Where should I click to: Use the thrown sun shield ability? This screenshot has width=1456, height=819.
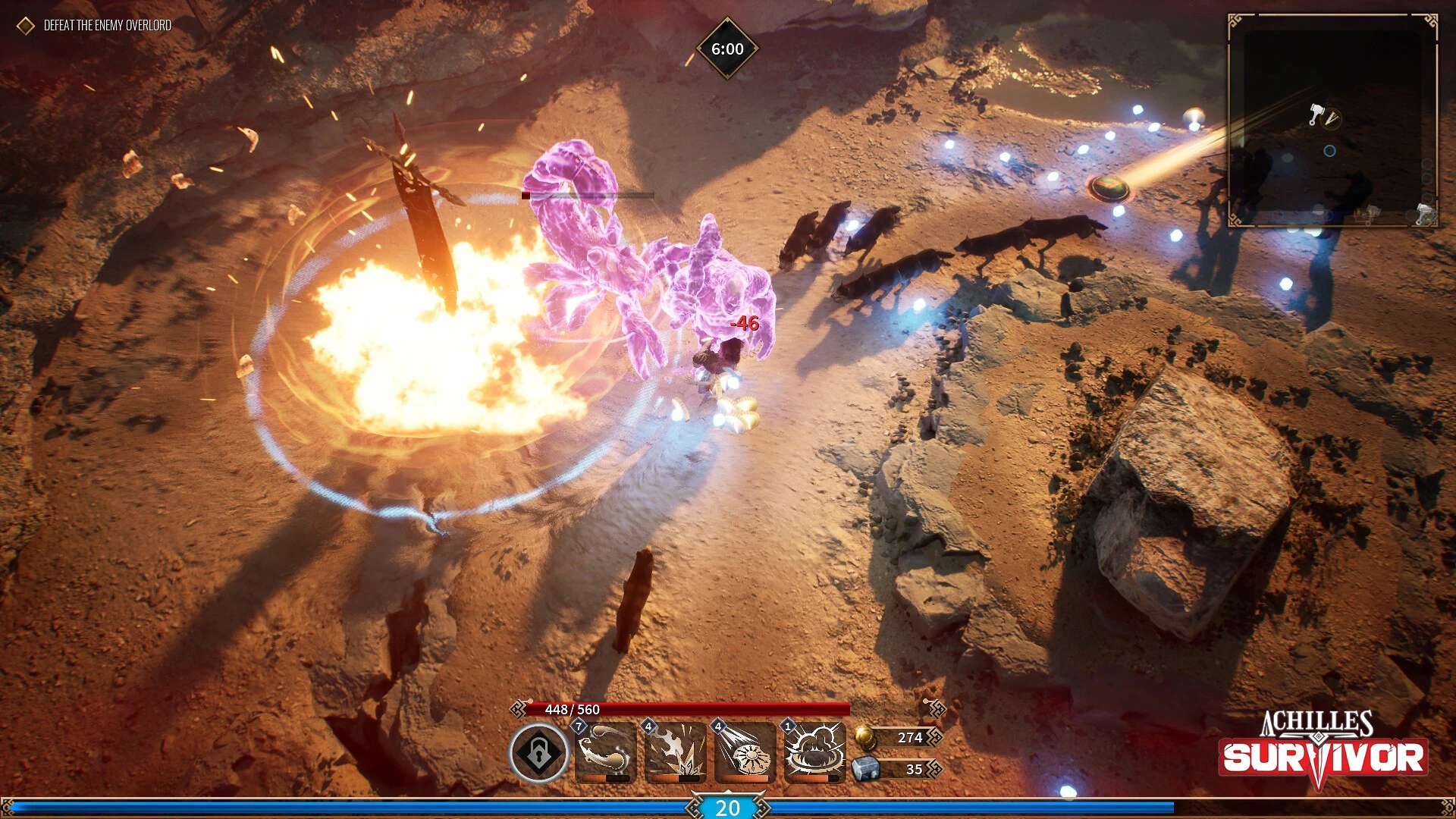745,753
